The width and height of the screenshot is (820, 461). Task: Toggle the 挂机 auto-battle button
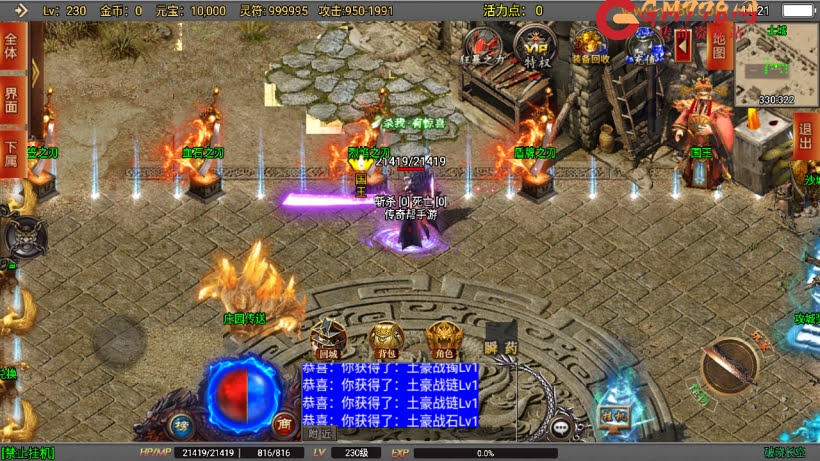pyautogui.click(x=612, y=414)
